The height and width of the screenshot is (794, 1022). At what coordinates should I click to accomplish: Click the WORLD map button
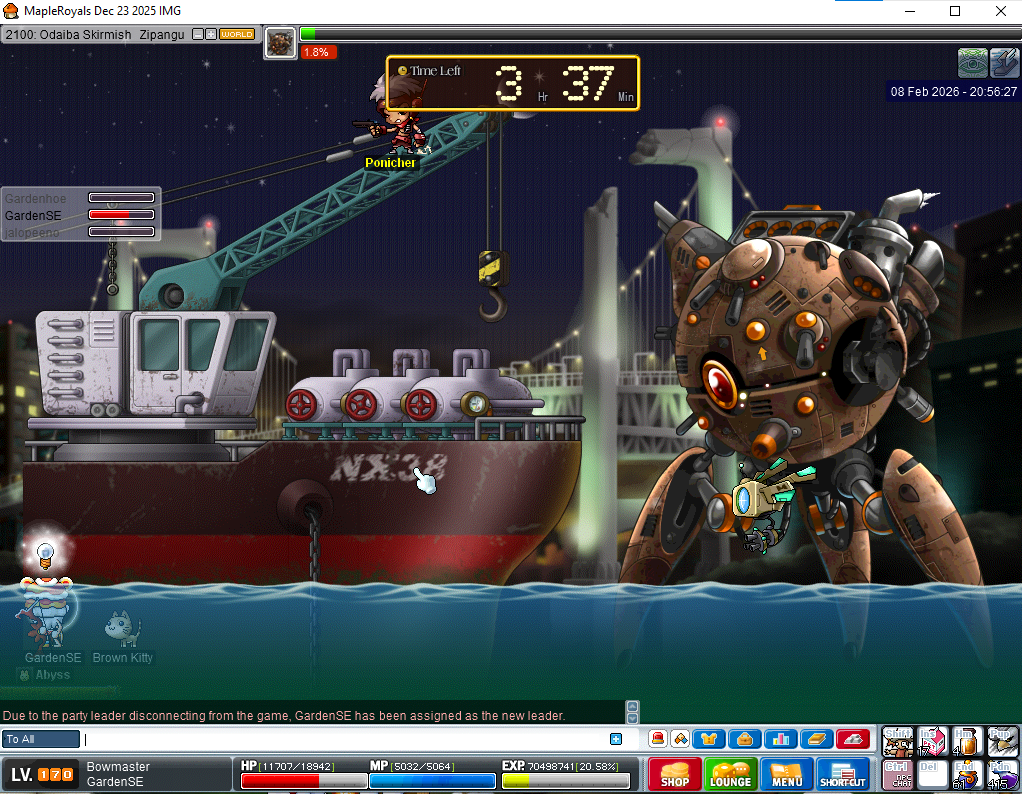(x=237, y=34)
